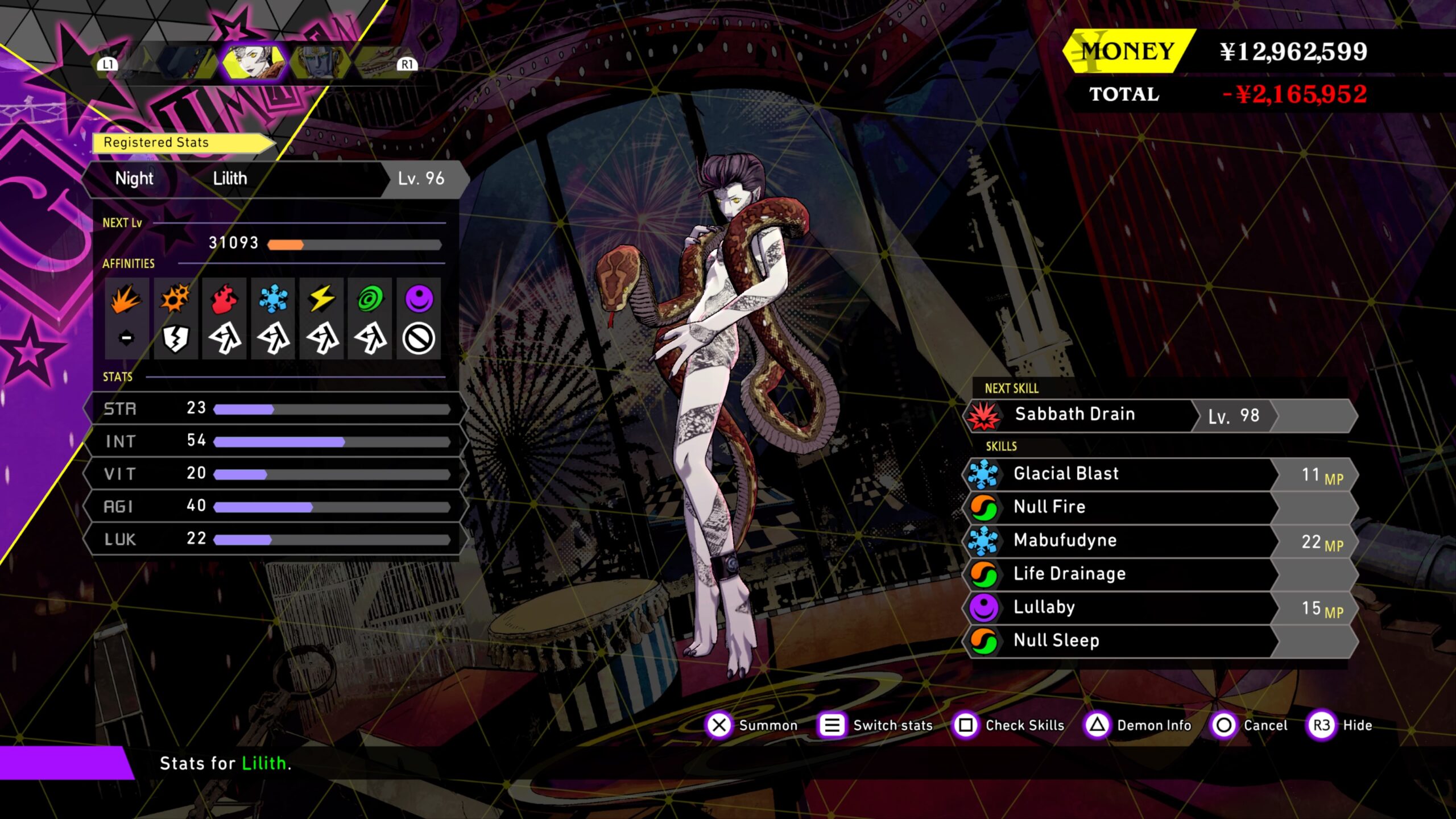Select the green swirl force affinity icon

coord(370,299)
